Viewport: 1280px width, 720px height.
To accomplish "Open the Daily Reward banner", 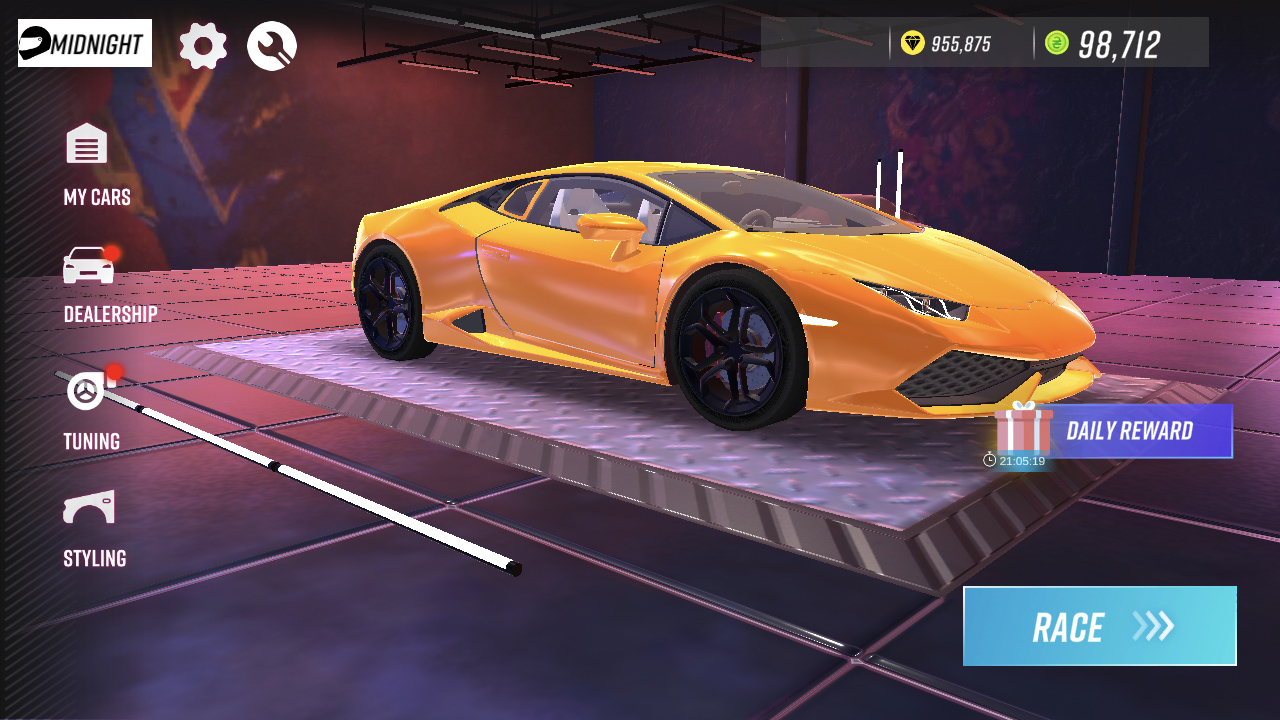I will click(1130, 430).
